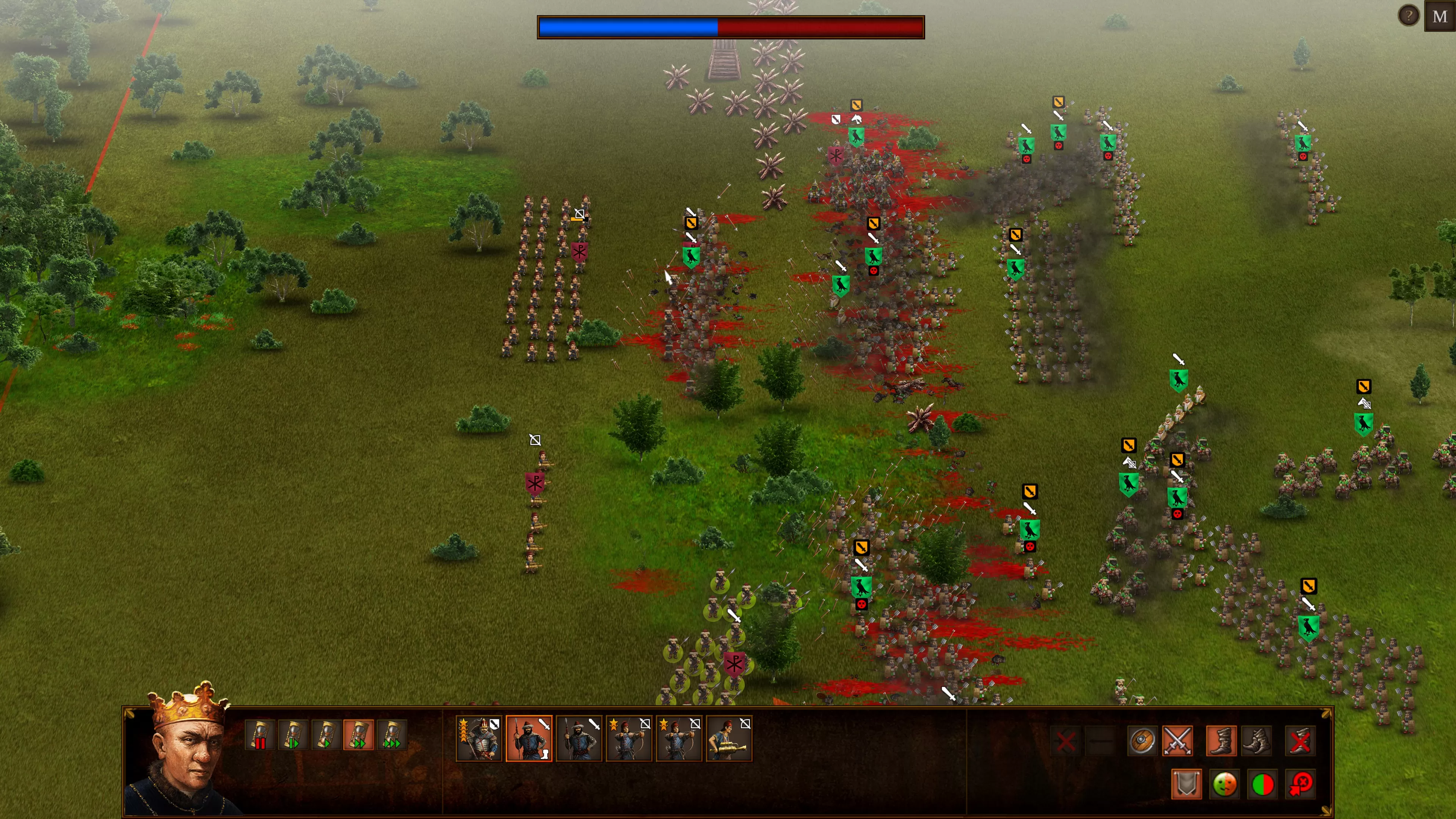Click the red target cursor icon

point(1301,784)
